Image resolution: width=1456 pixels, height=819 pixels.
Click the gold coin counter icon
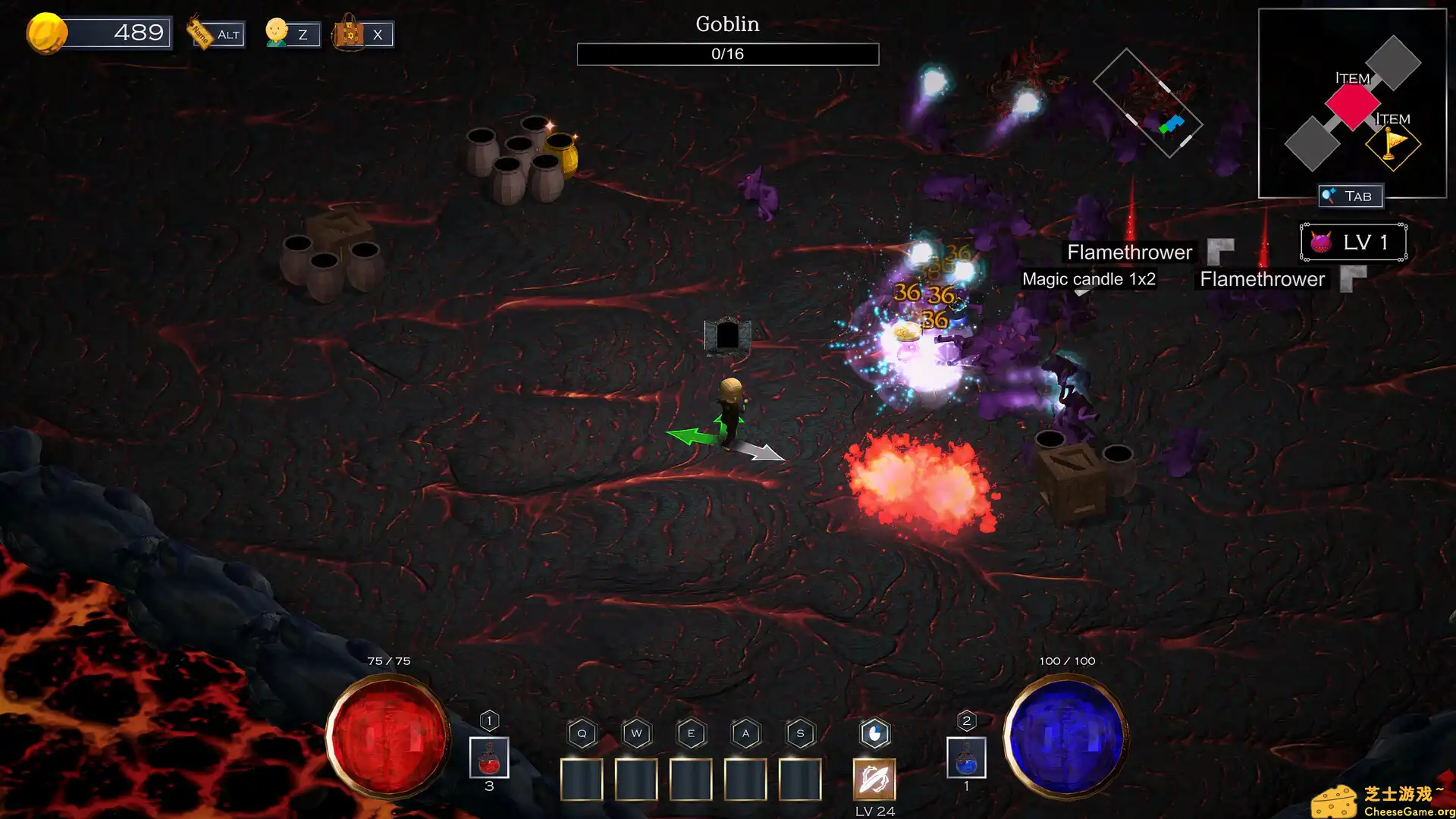pyautogui.click(x=47, y=33)
